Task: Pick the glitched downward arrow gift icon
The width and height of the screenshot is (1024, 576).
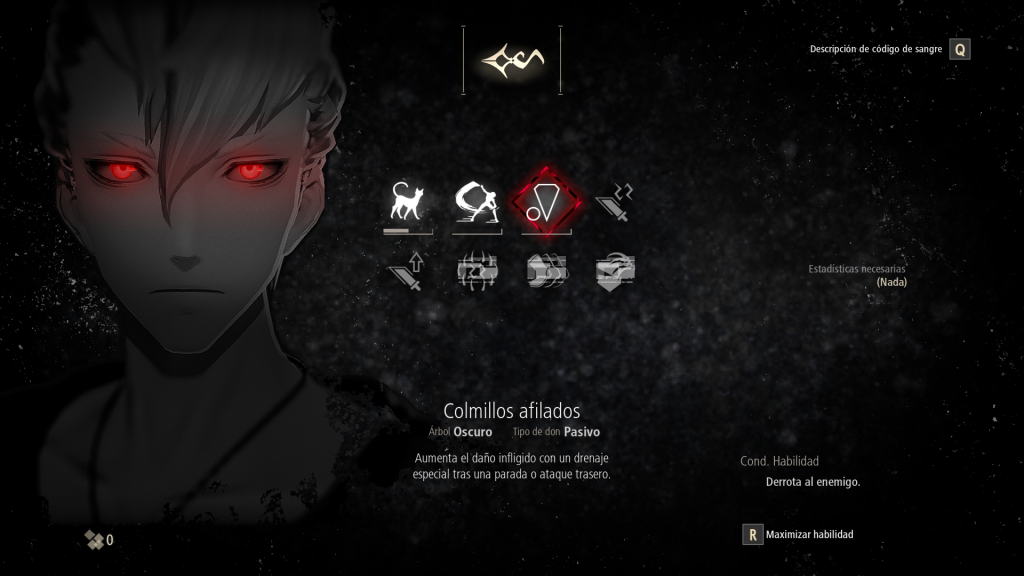Action: click(x=614, y=270)
